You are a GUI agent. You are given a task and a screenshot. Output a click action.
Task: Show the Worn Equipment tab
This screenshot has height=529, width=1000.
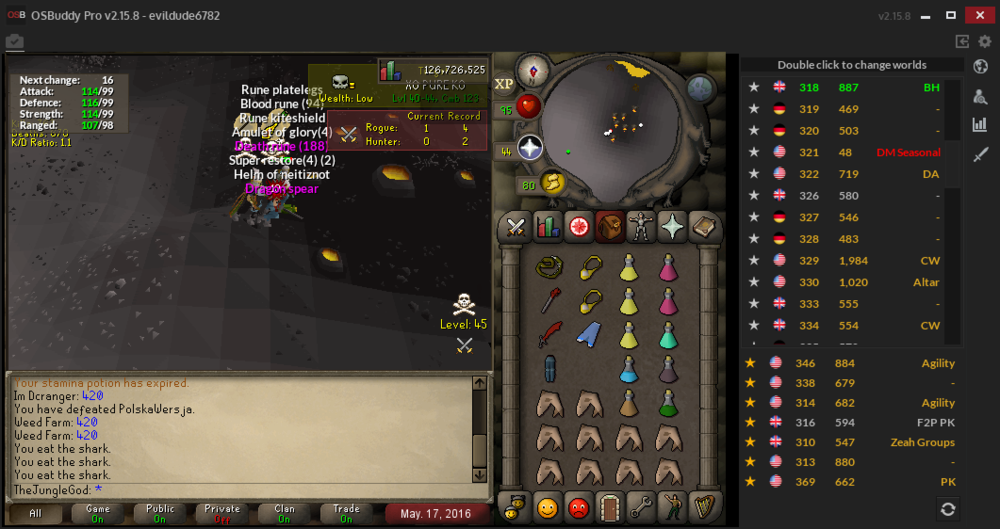tap(641, 227)
